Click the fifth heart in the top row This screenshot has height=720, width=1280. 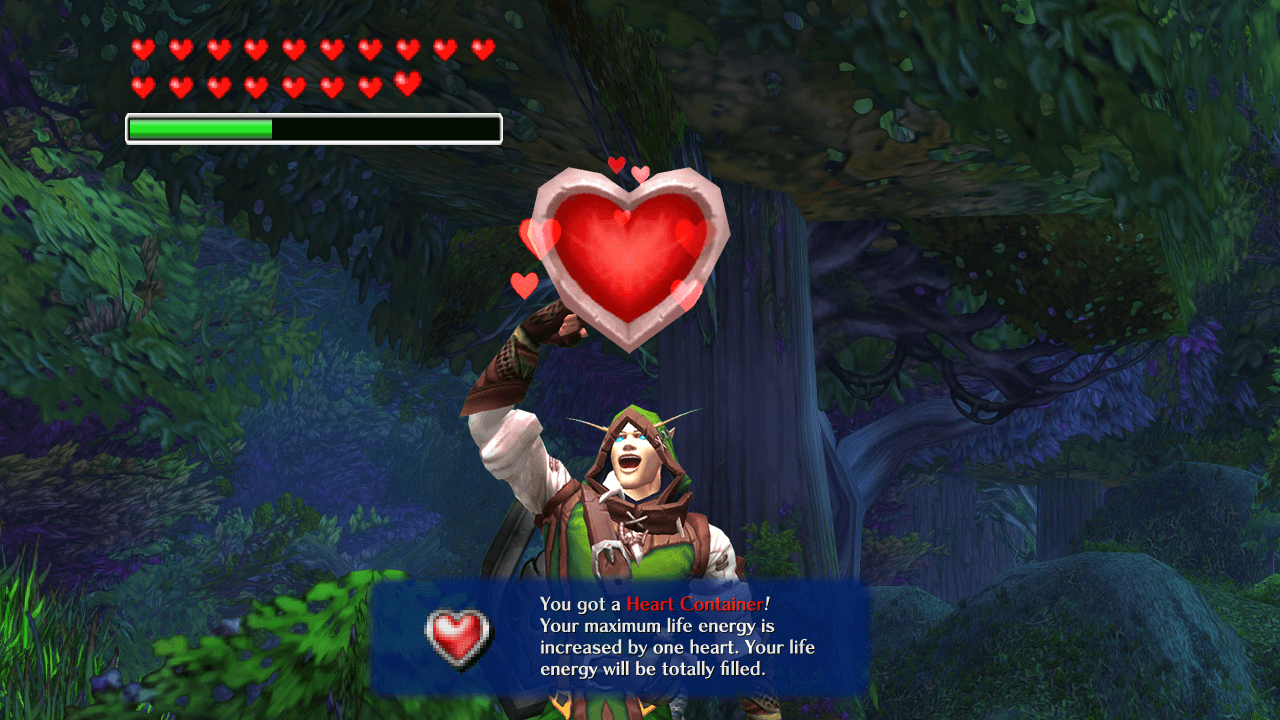pyautogui.click(x=295, y=47)
